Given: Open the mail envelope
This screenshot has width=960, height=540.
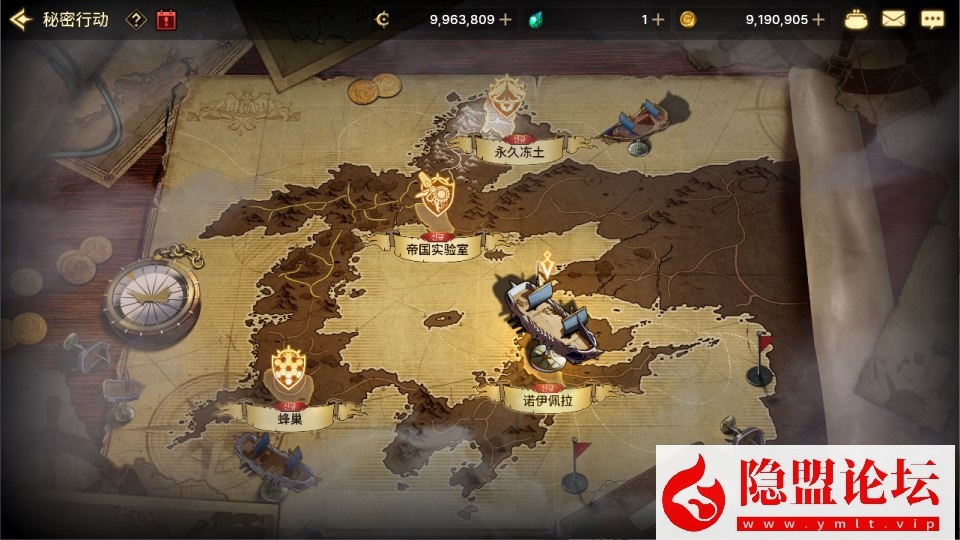Looking at the screenshot, I should [x=893, y=19].
